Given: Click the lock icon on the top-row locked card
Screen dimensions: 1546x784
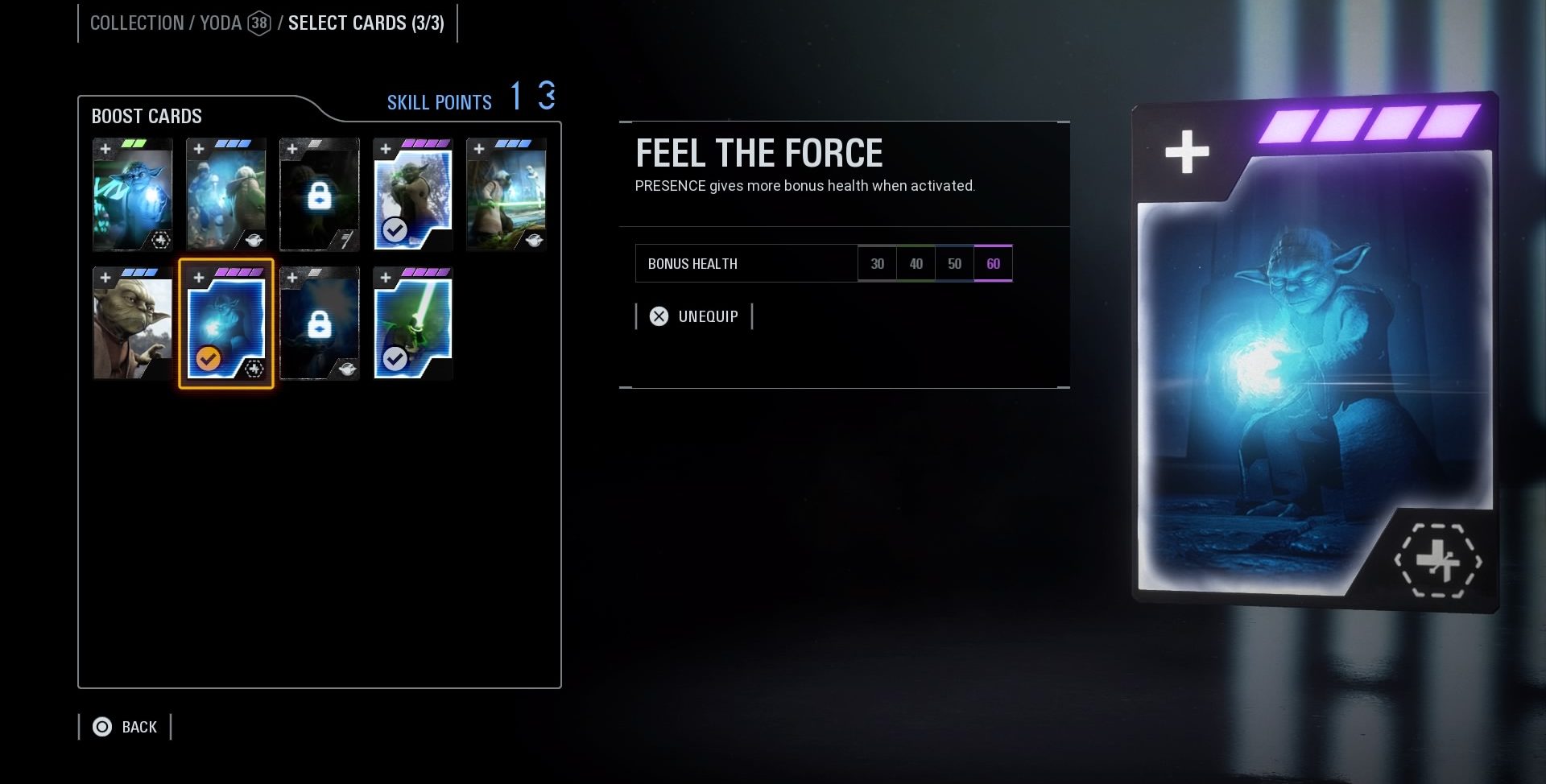Looking at the screenshot, I should tap(320, 196).
